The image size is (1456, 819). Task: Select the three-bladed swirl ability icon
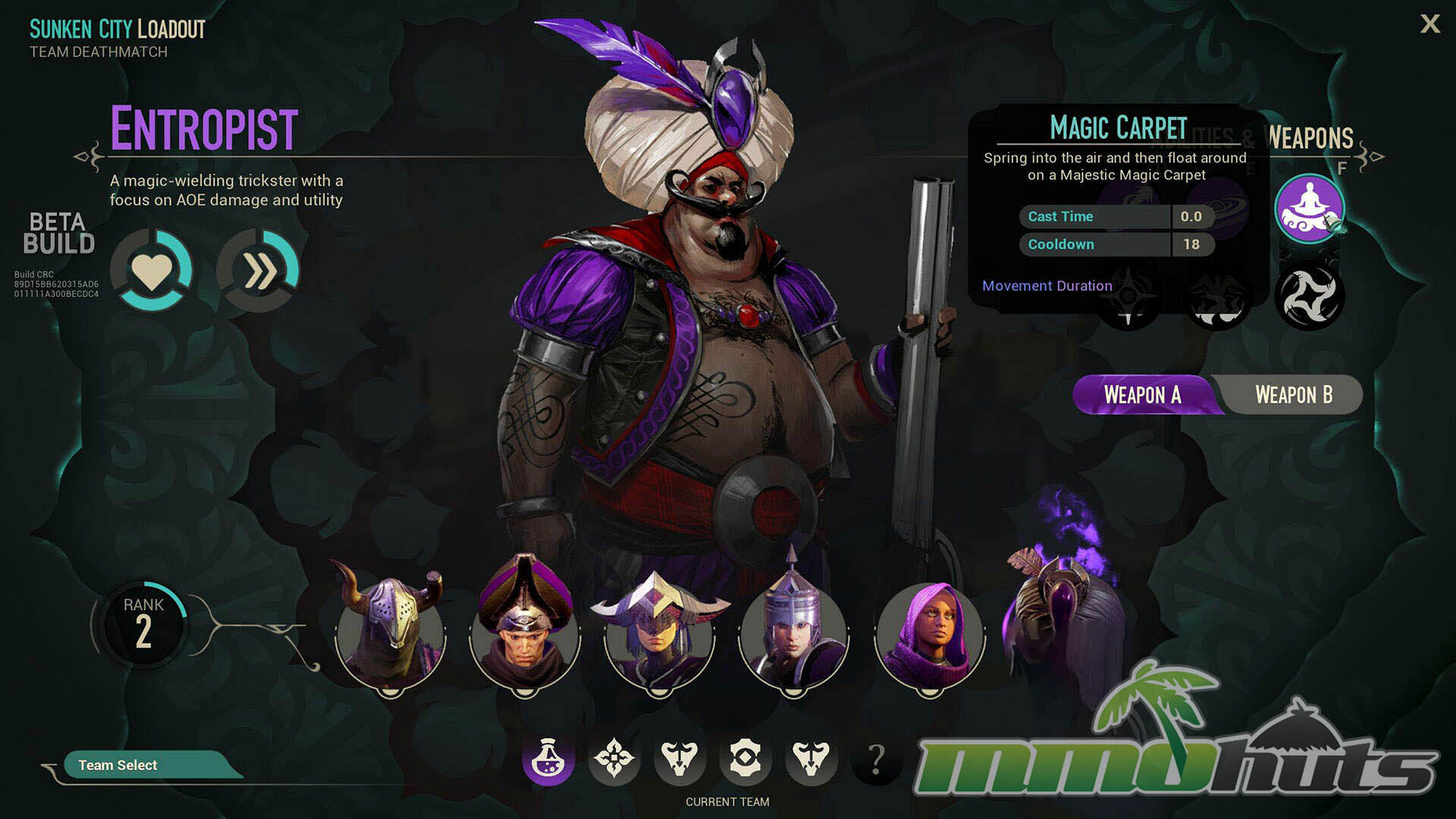(1309, 297)
